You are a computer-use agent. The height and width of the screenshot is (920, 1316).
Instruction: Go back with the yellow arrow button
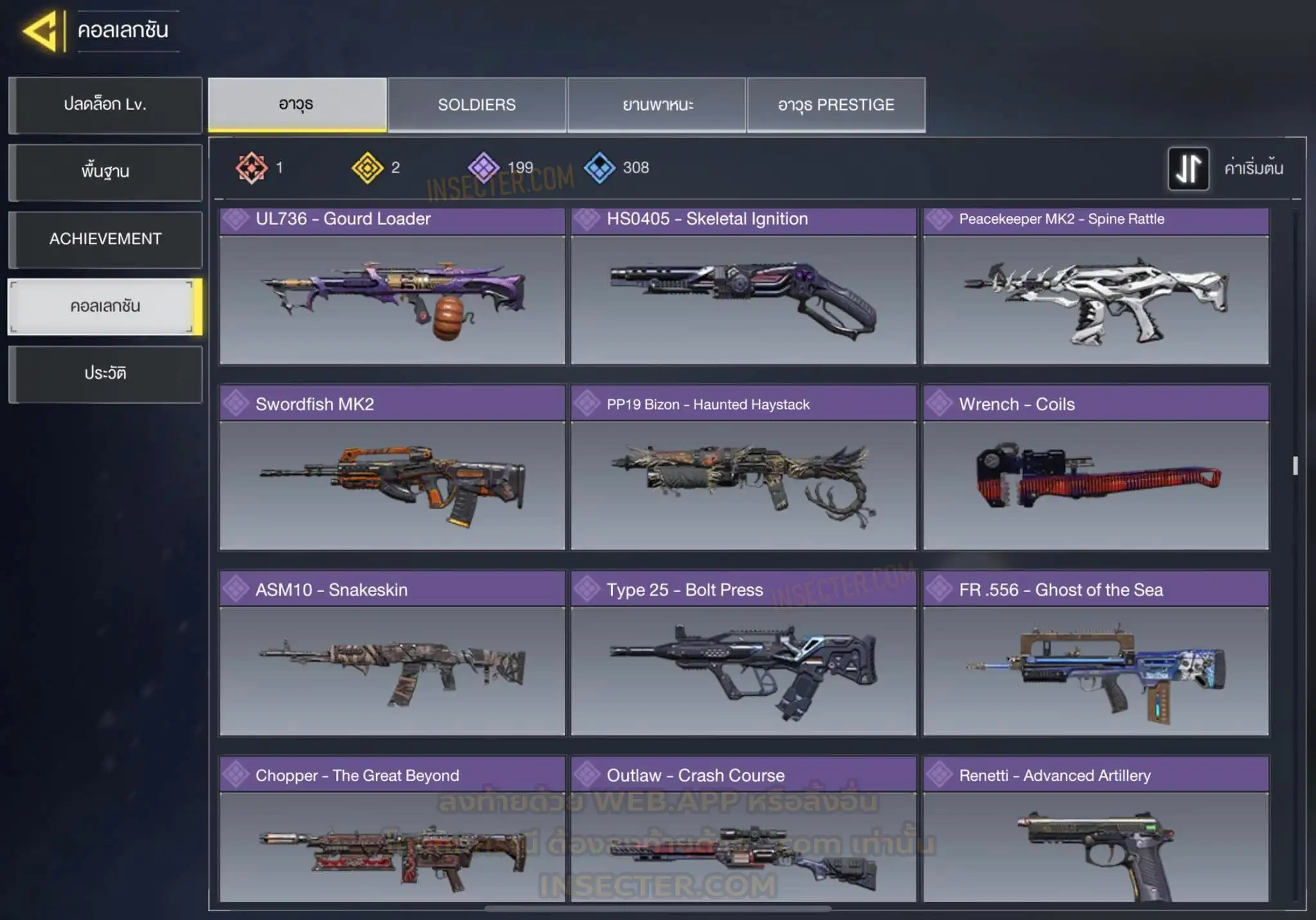pyautogui.click(x=42, y=31)
